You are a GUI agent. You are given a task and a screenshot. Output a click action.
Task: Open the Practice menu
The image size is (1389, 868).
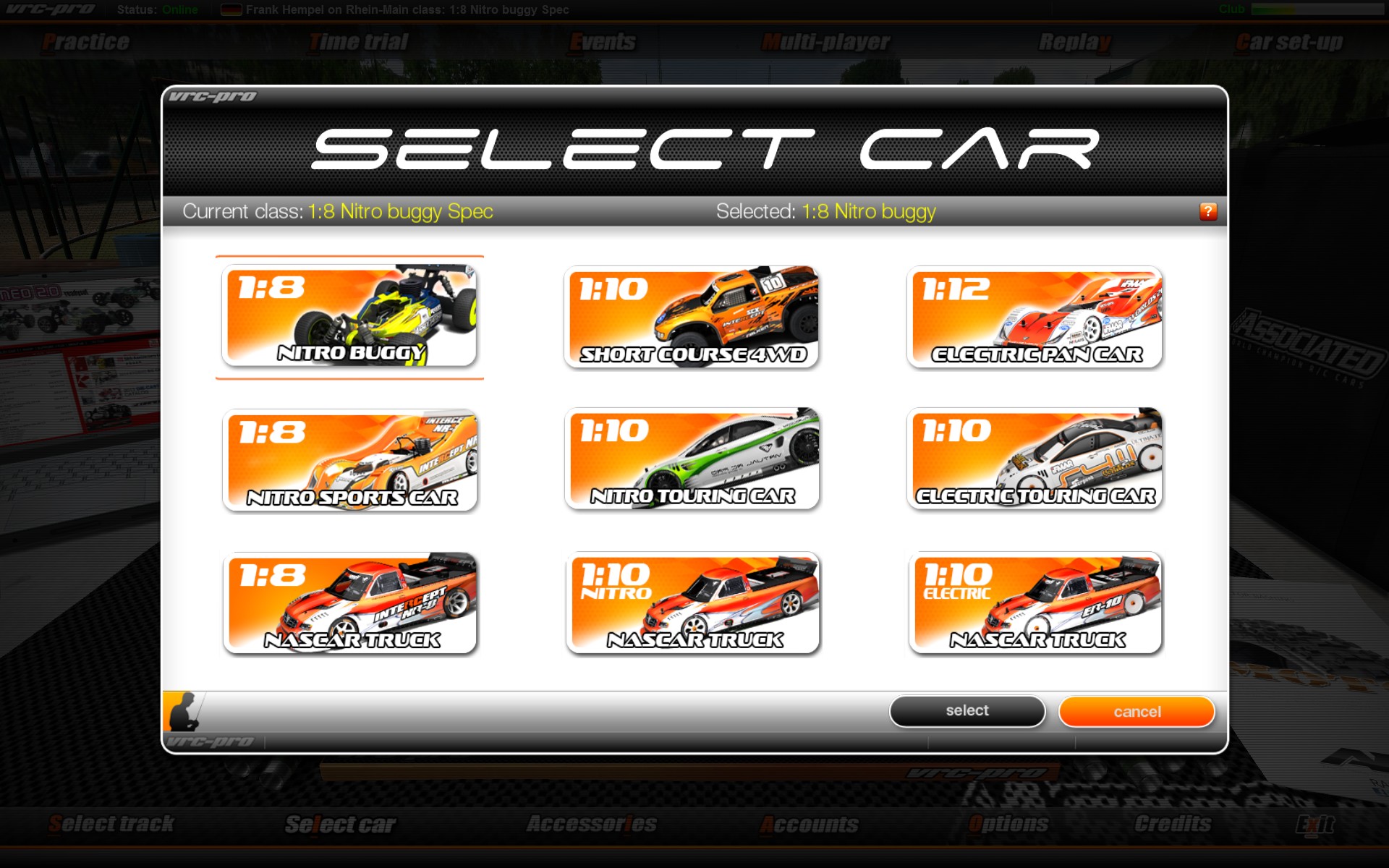pos(86,42)
